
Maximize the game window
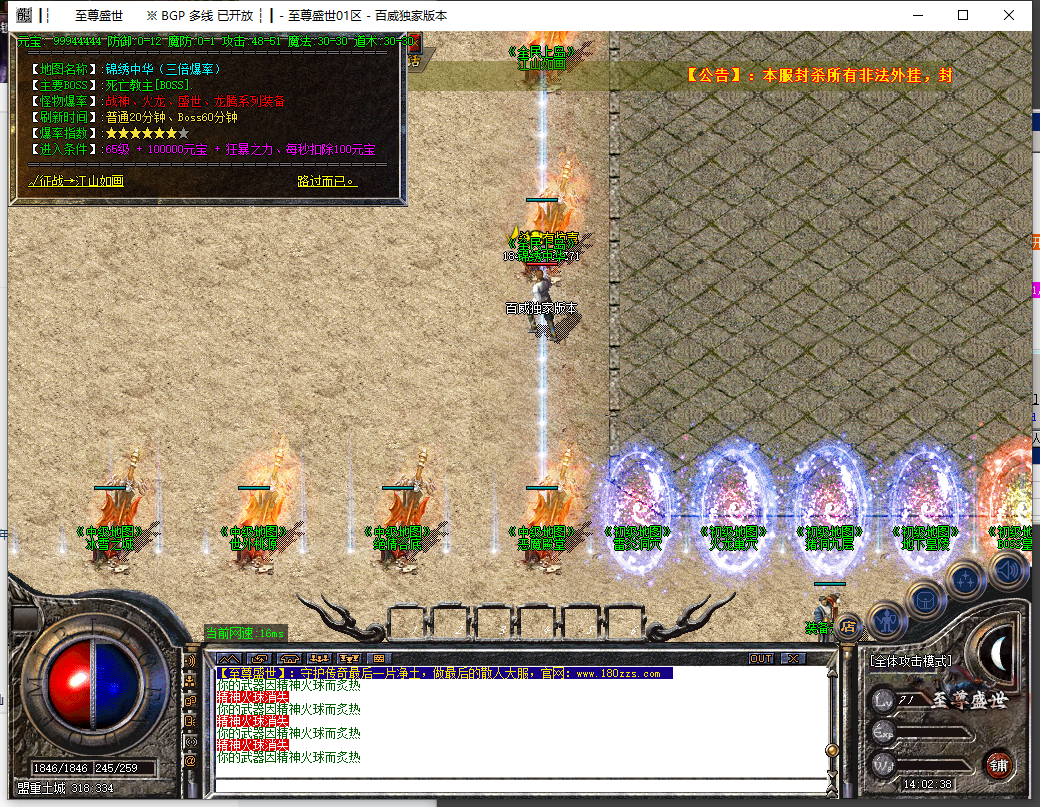pos(963,15)
